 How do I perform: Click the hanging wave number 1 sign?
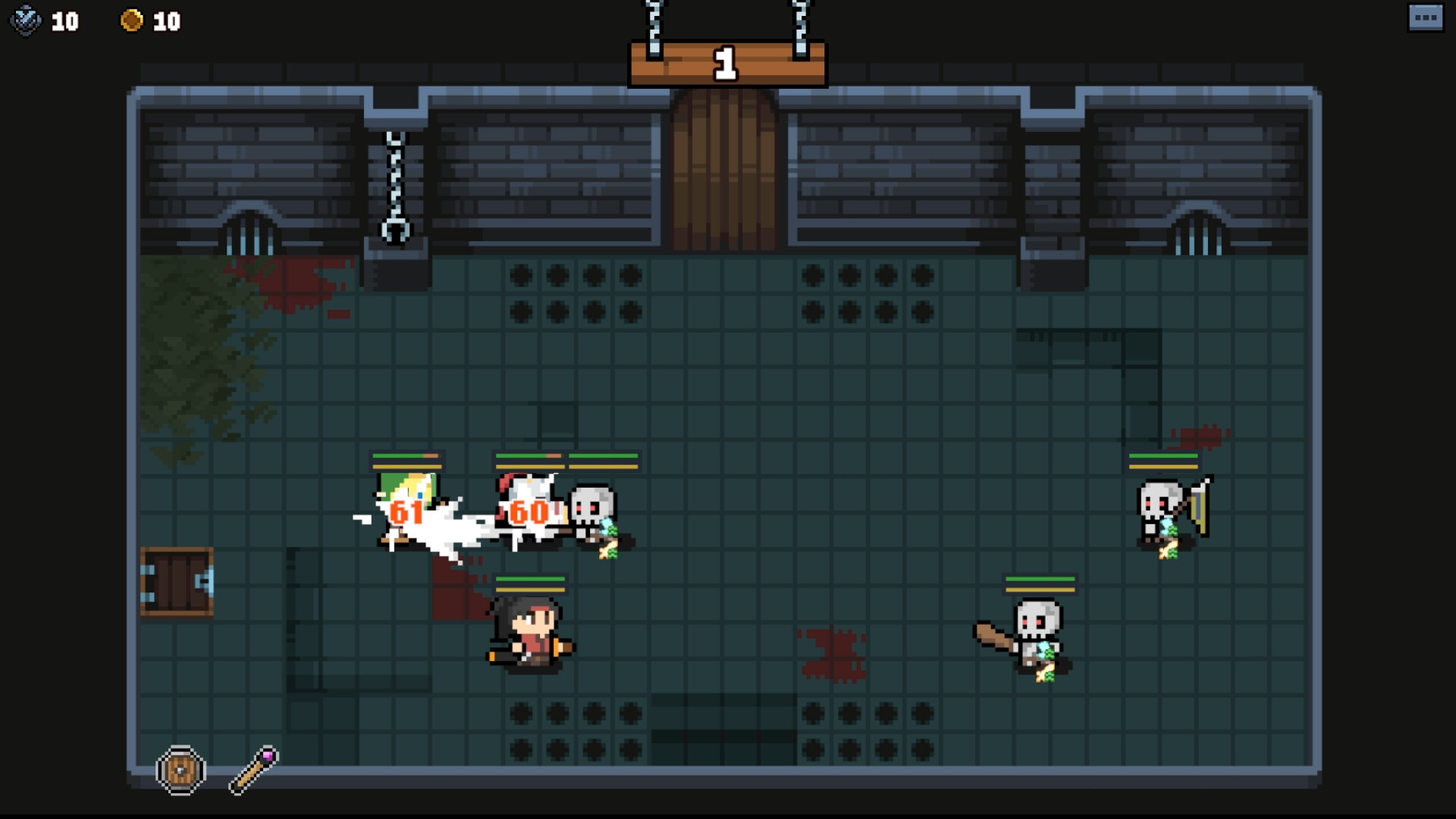[726, 64]
